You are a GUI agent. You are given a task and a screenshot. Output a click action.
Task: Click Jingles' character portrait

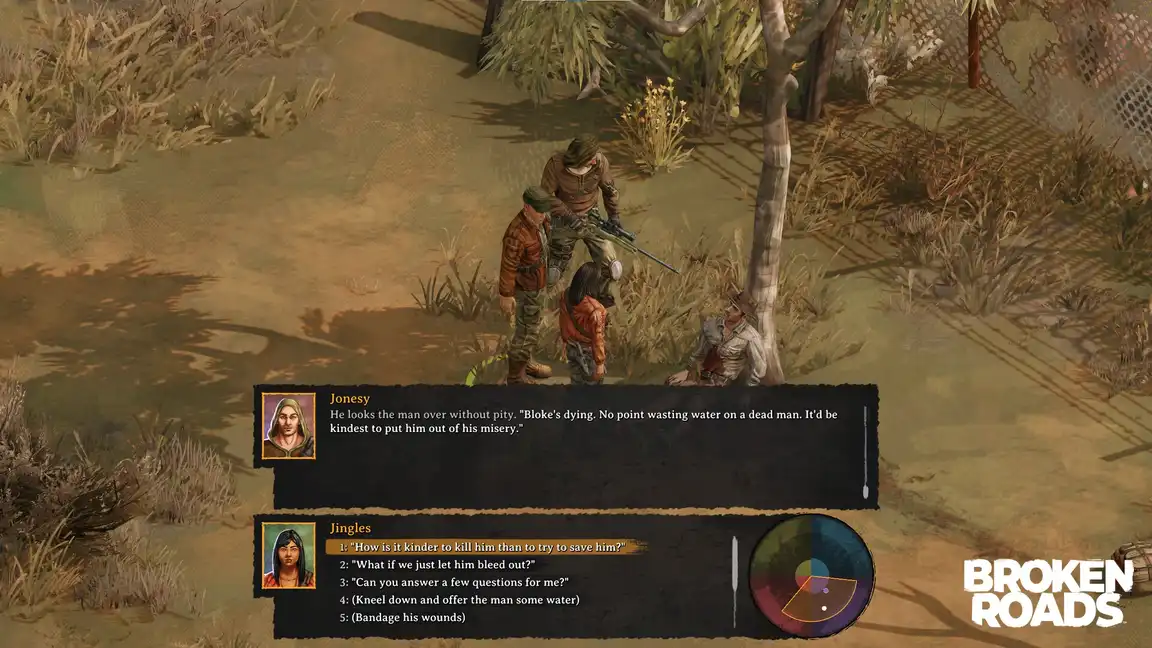click(289, 555)
